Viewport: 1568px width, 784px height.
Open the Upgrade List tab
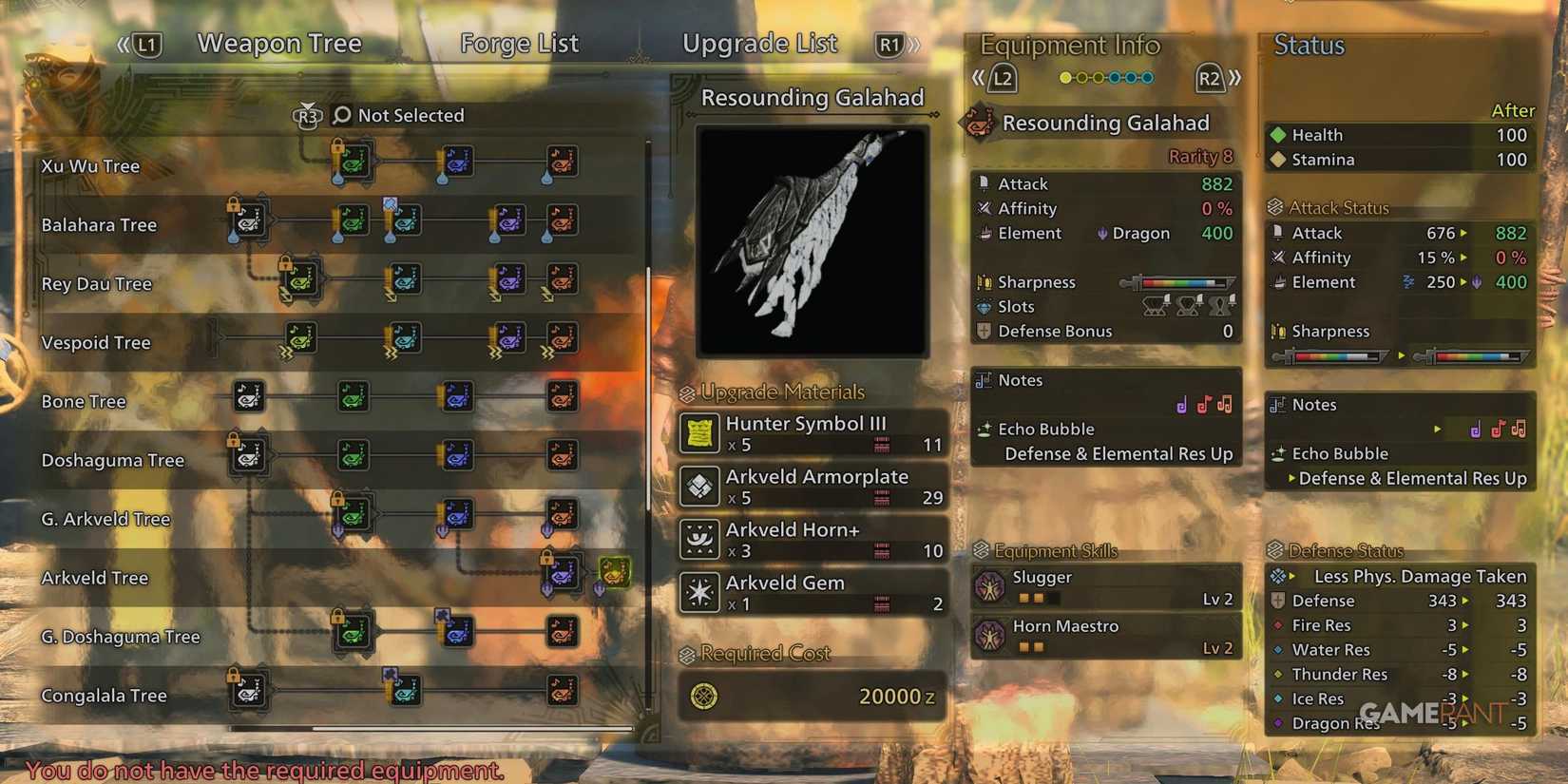click(759, 43)
